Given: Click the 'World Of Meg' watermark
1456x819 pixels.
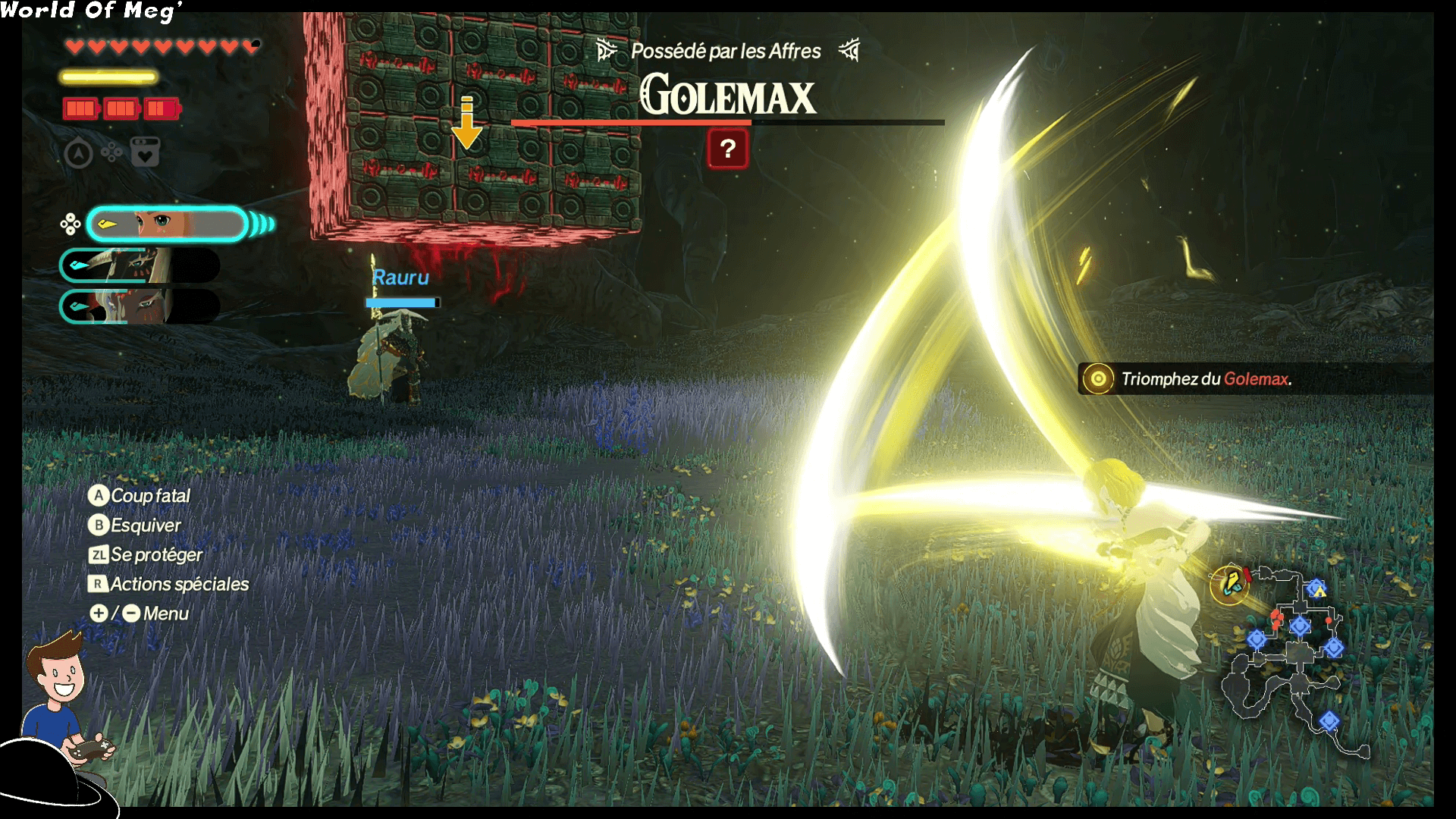Looking at the screenshot, I should [x=91, y=11].
